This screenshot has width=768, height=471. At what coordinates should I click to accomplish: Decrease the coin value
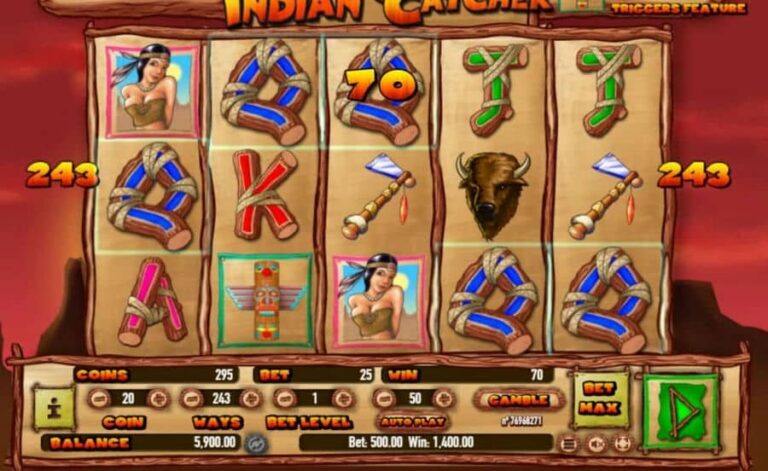coord(97,399)
